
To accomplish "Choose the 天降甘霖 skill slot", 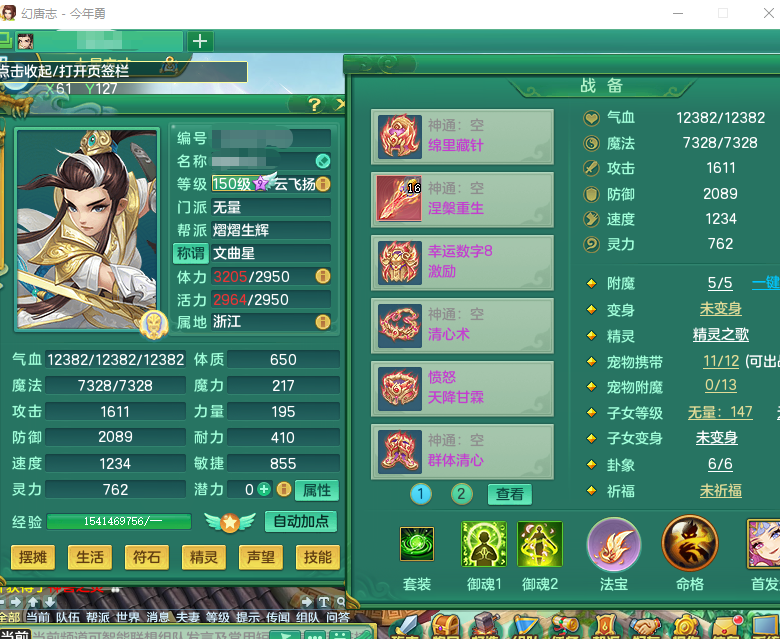I will click(x=462, y=388).
